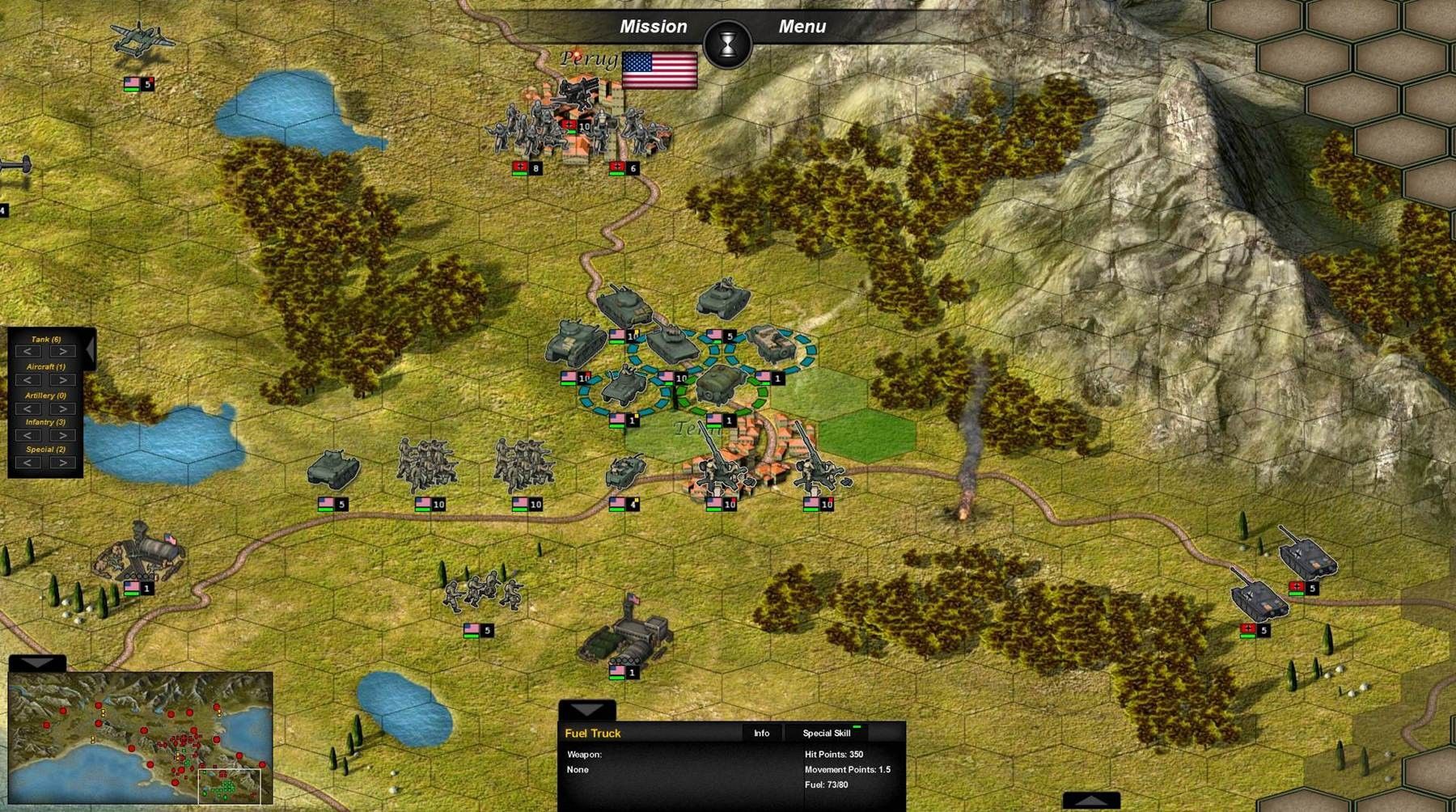End turn with the hourglass button
Viewport: 1456px width, 812px height.
pos(728,44)
